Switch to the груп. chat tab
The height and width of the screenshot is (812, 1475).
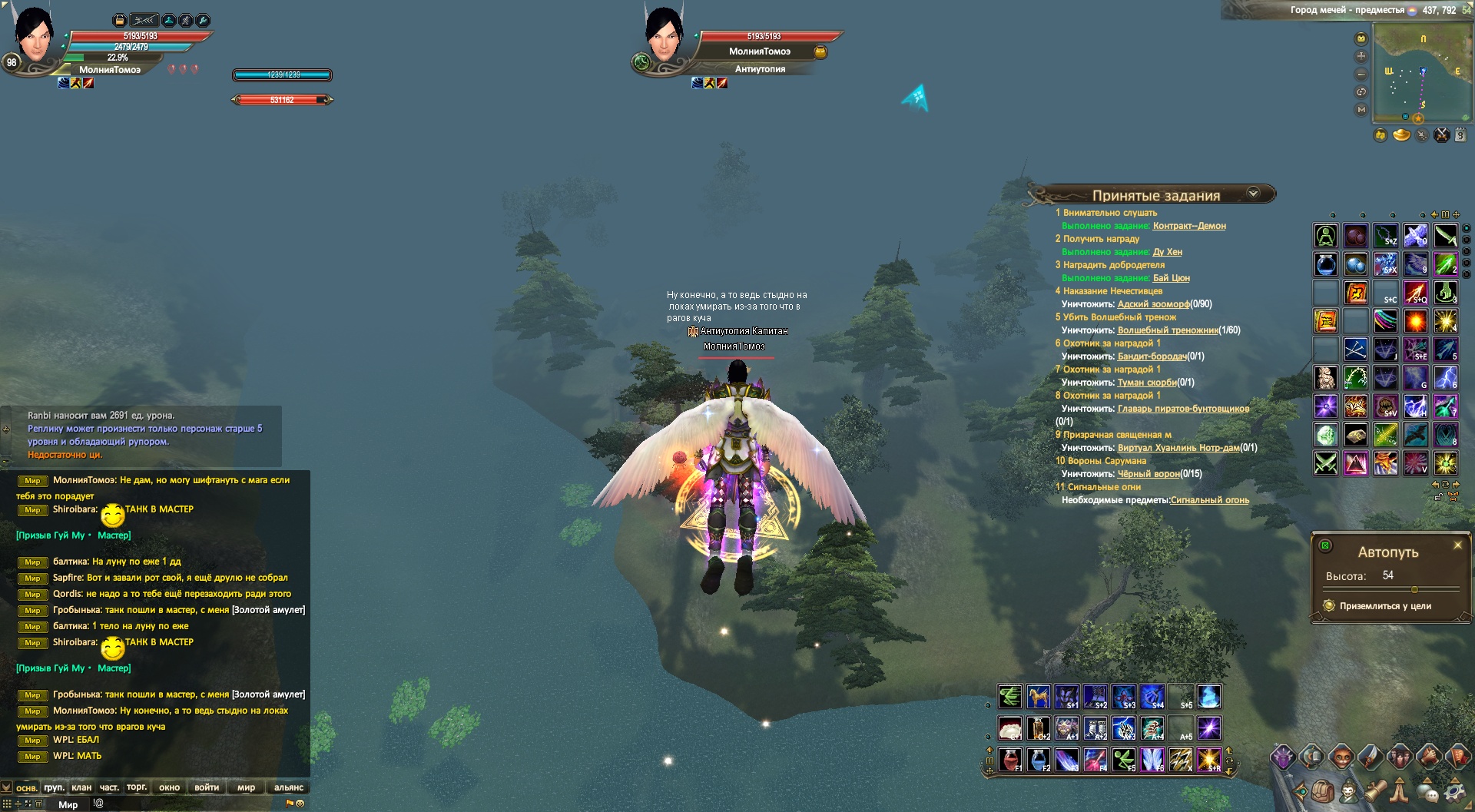[x=54, y=787]
